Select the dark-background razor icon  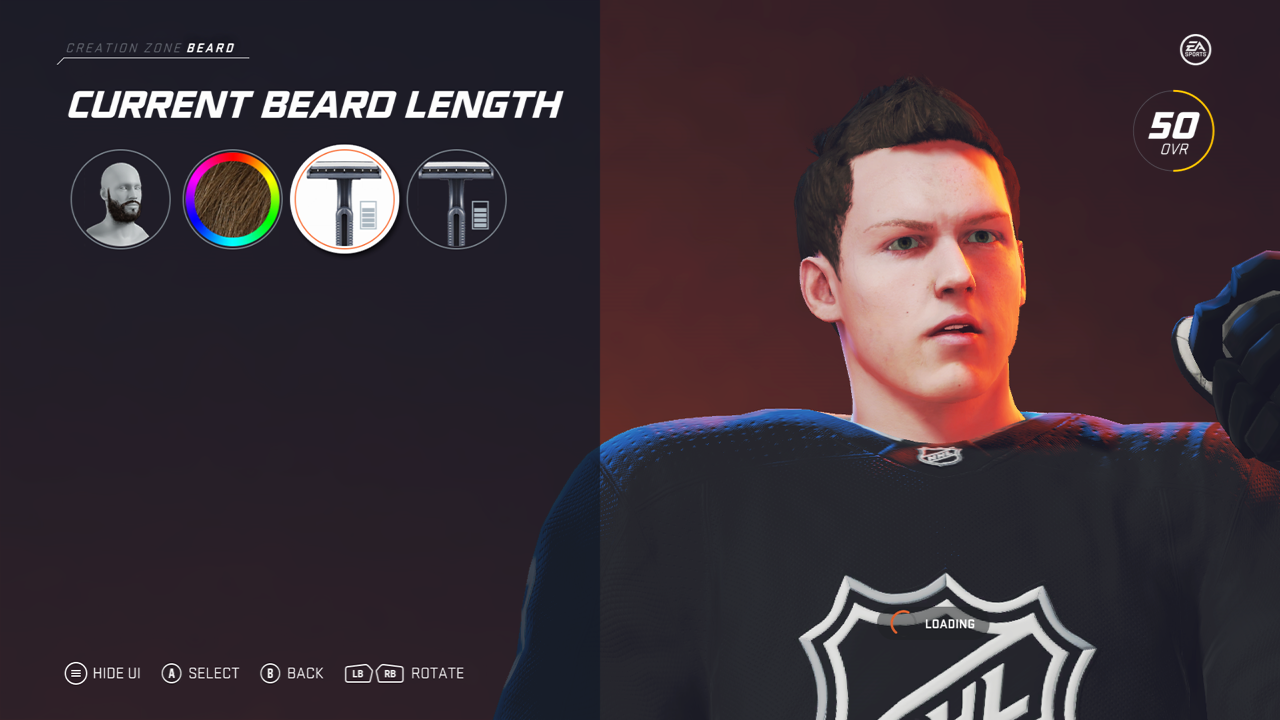[456, 200]
